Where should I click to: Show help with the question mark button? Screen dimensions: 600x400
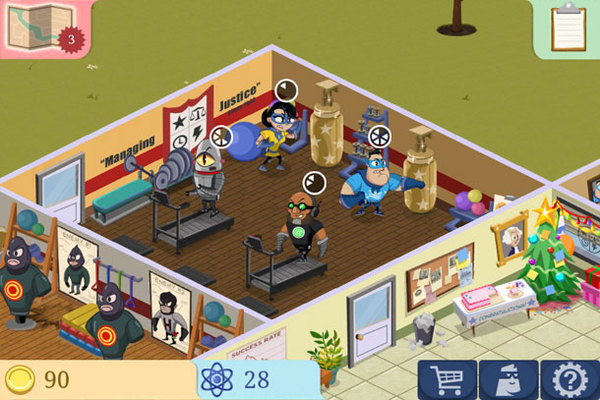(x=569, y=380)
